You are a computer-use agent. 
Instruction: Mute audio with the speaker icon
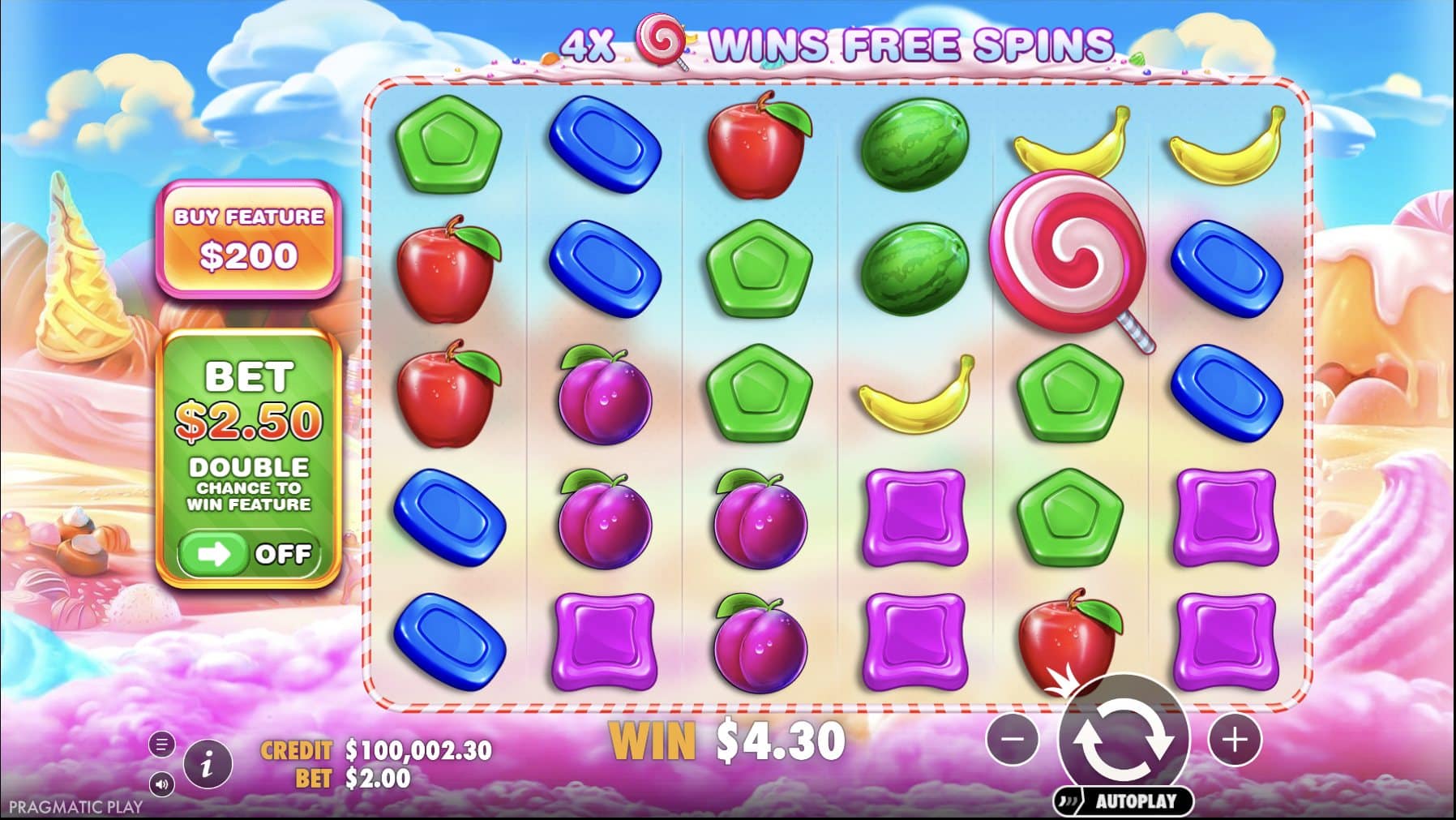tap(161, 783)
